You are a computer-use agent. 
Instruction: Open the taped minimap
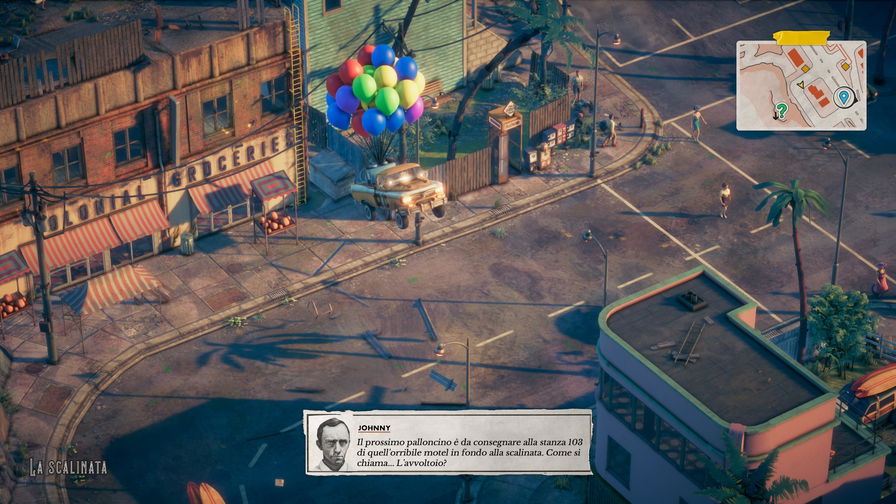pyautogui.click(x=801, y=85)
